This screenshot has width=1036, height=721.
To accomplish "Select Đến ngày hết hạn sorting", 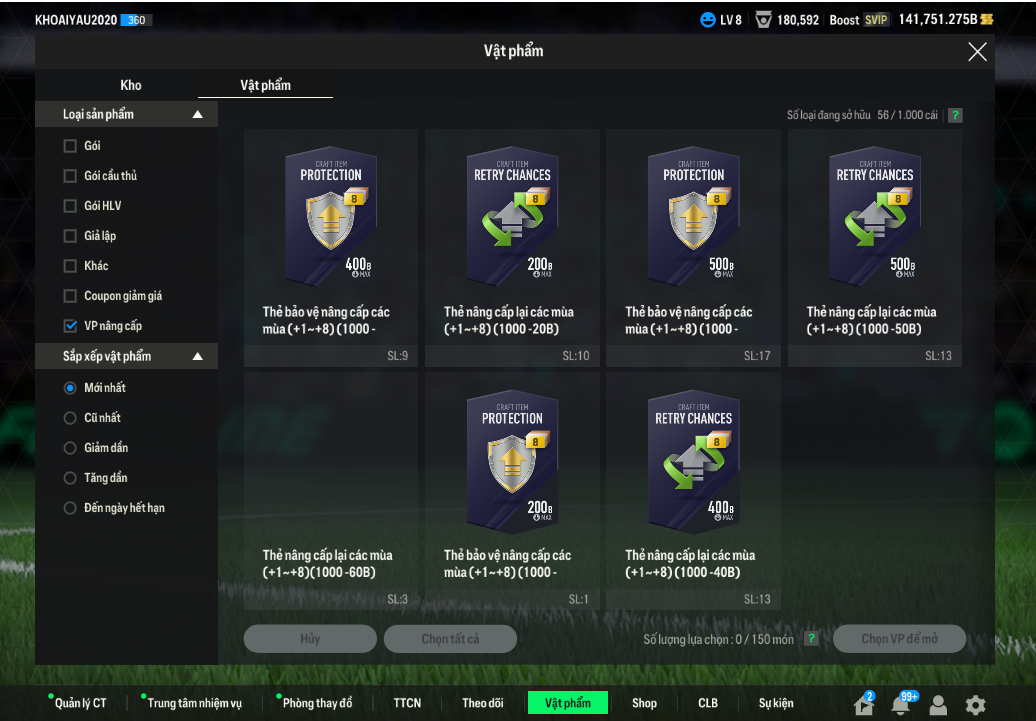I will [x=70, y=508].
